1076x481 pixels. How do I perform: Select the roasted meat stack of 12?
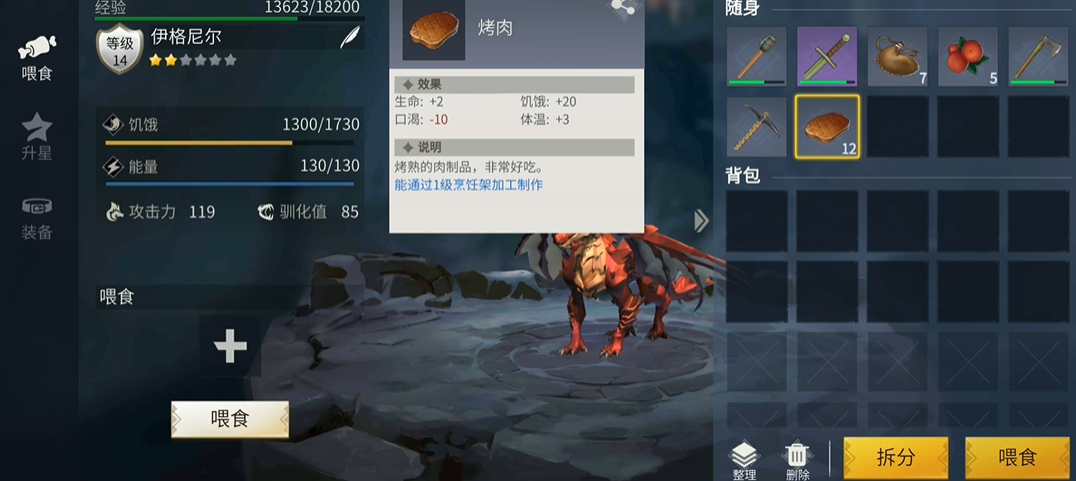pyautogui.click(x=826, y=126)
